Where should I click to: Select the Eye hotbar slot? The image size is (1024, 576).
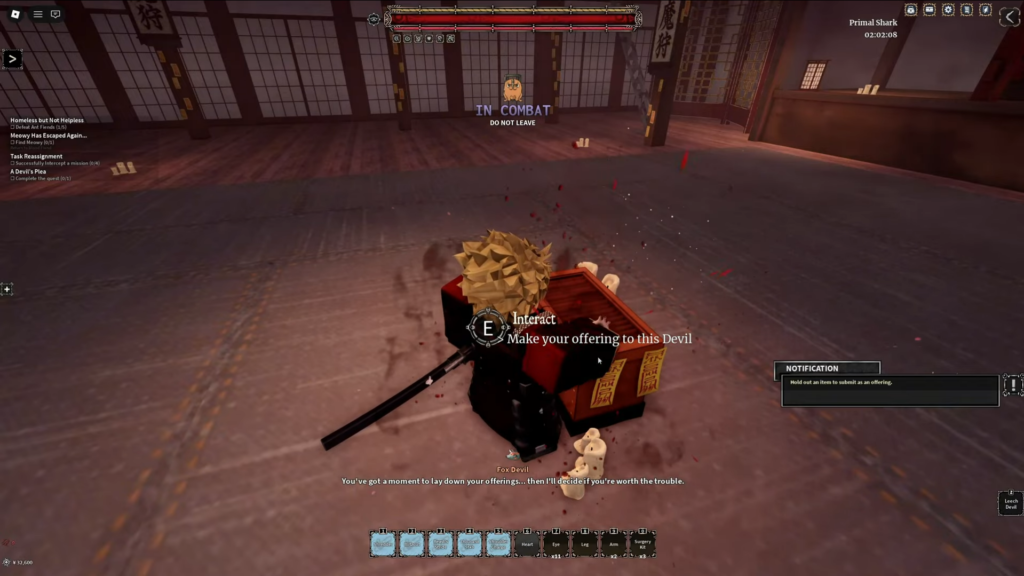556,543
